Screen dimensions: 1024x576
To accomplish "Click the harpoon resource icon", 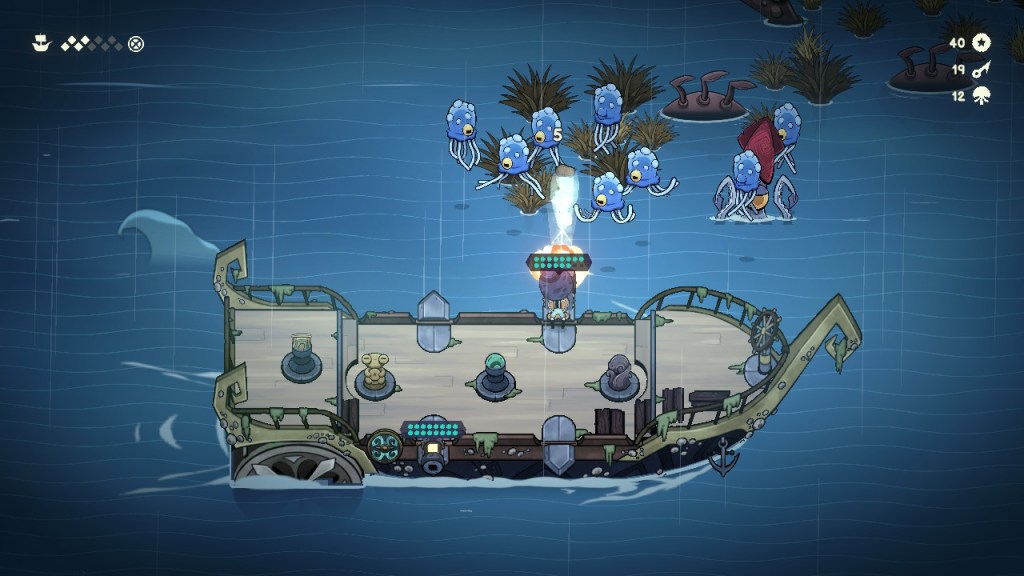I will tap(981, 69).
